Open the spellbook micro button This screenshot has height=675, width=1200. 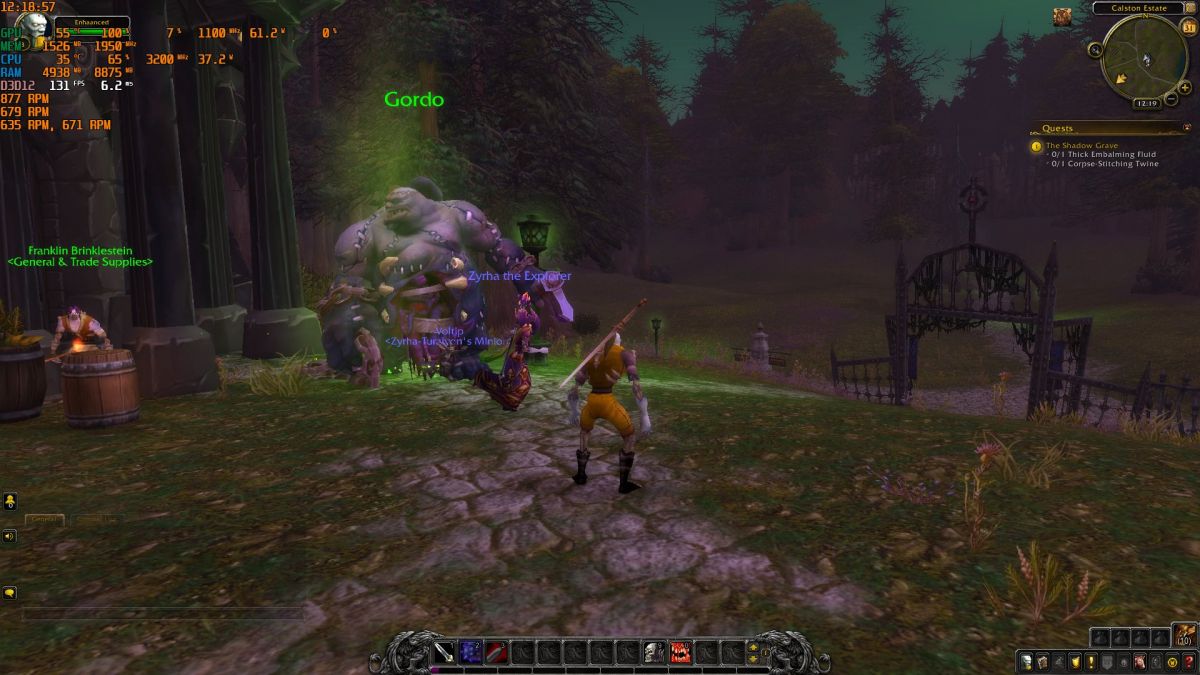point(1043,662)
